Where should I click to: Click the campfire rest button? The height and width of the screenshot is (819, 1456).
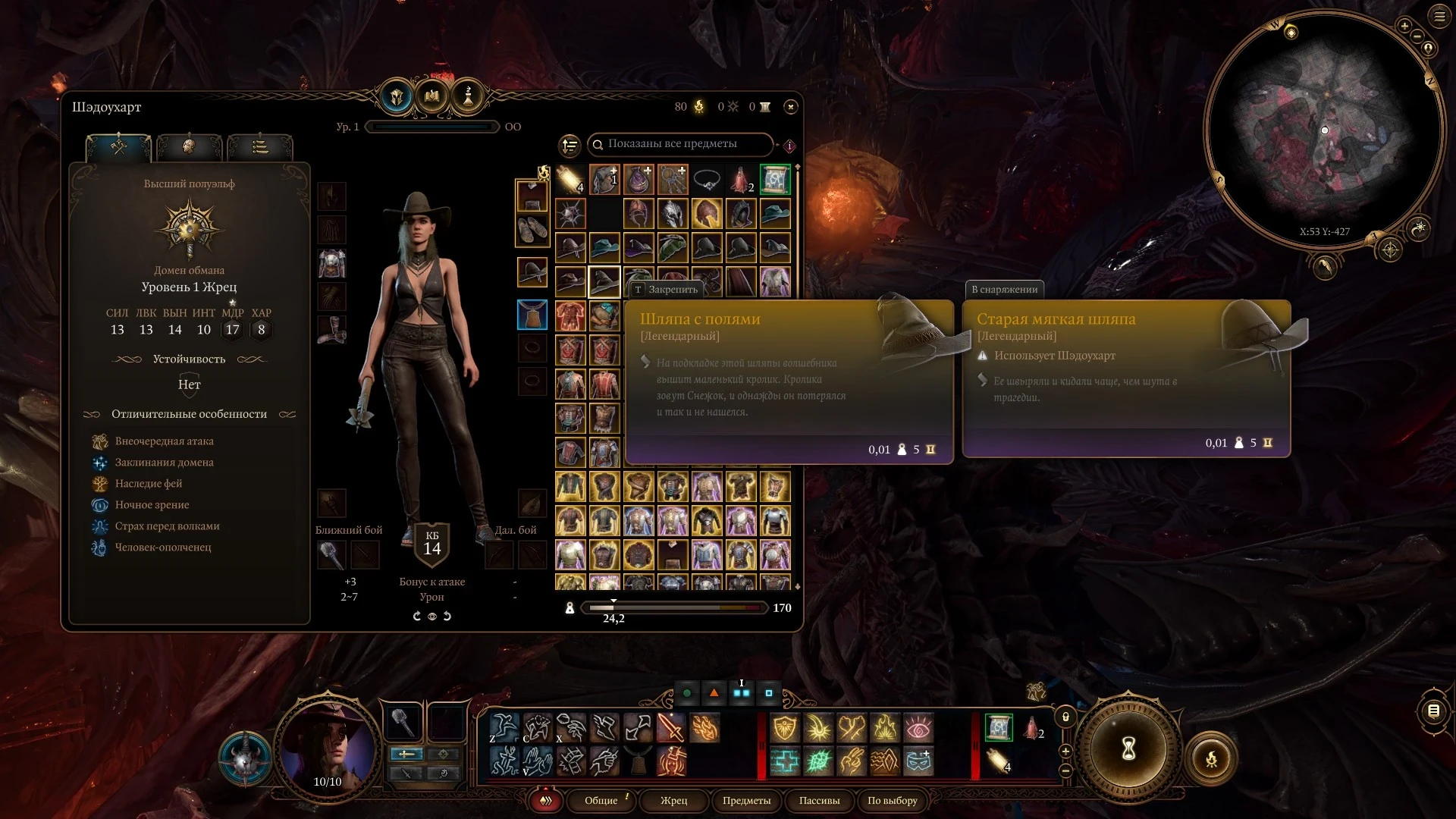point(1211,758)
